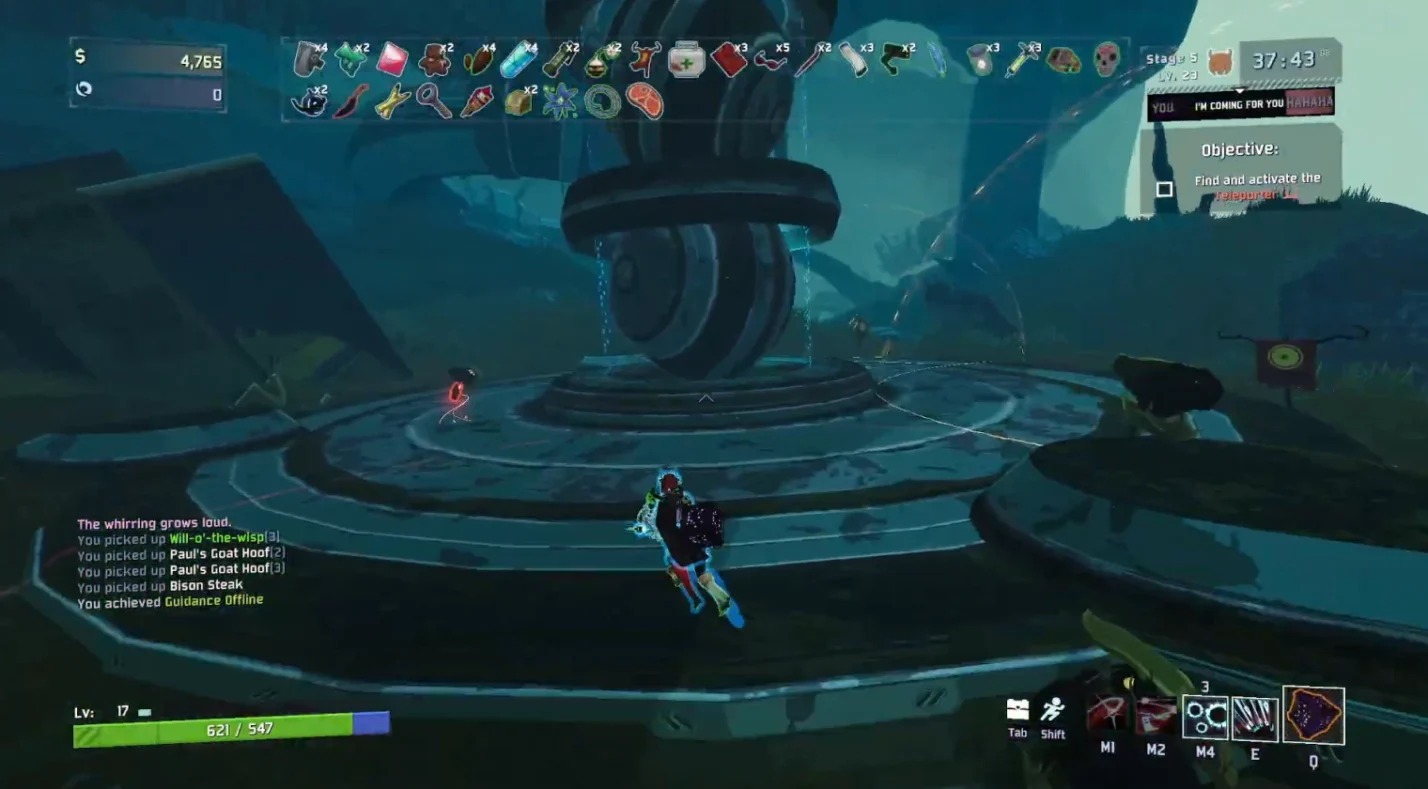The height and width of the screenshot is (789, 1428).
Task: Activate the equipment slot with orange outline
Action: coord(1313,715)
